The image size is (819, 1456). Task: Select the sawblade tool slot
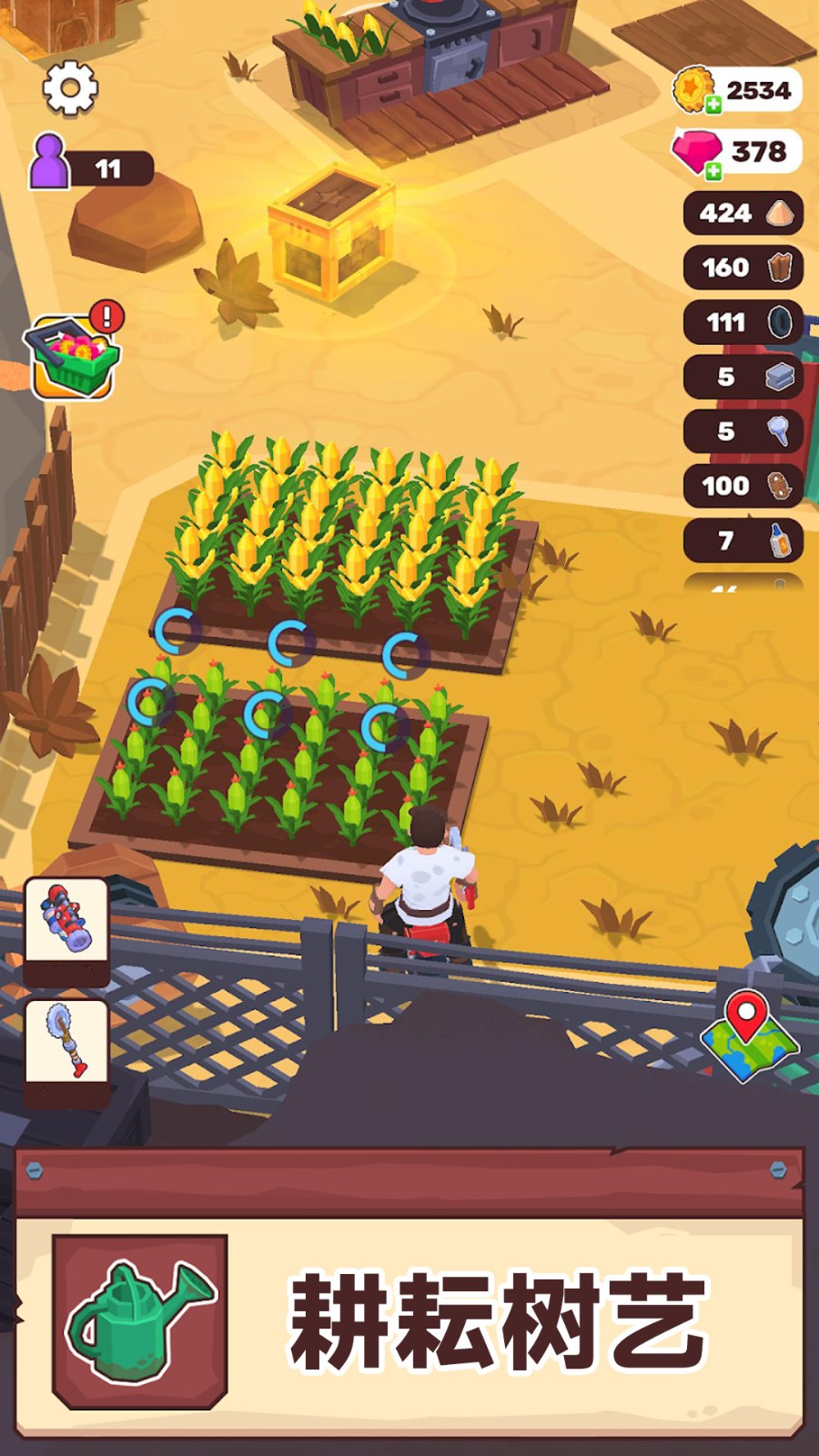66,1042
